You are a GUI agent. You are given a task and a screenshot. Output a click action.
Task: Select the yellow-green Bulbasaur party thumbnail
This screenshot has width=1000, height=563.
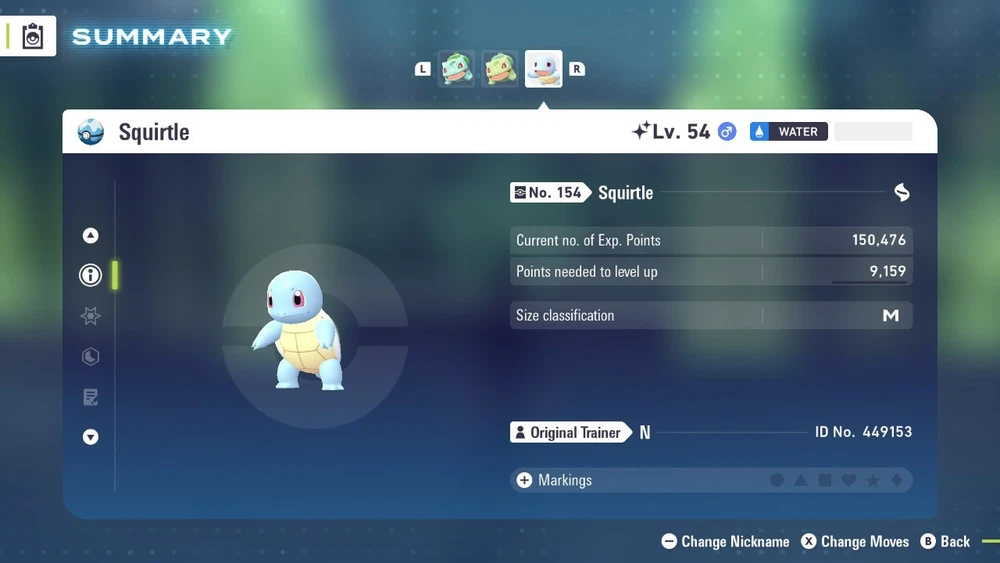tap(500, 69)
